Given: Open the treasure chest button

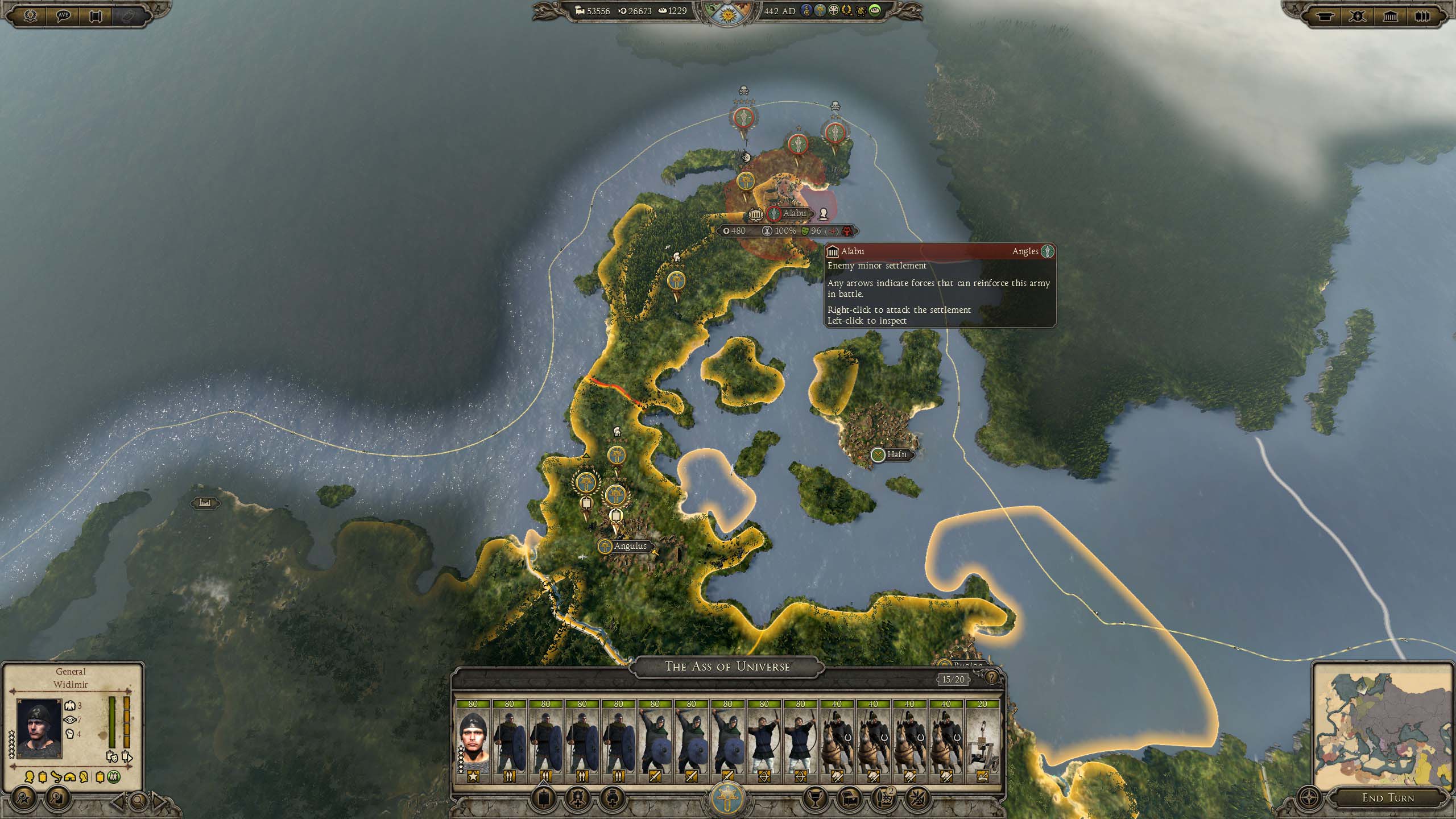Looking at the screenshot, I should coord(849,799).
